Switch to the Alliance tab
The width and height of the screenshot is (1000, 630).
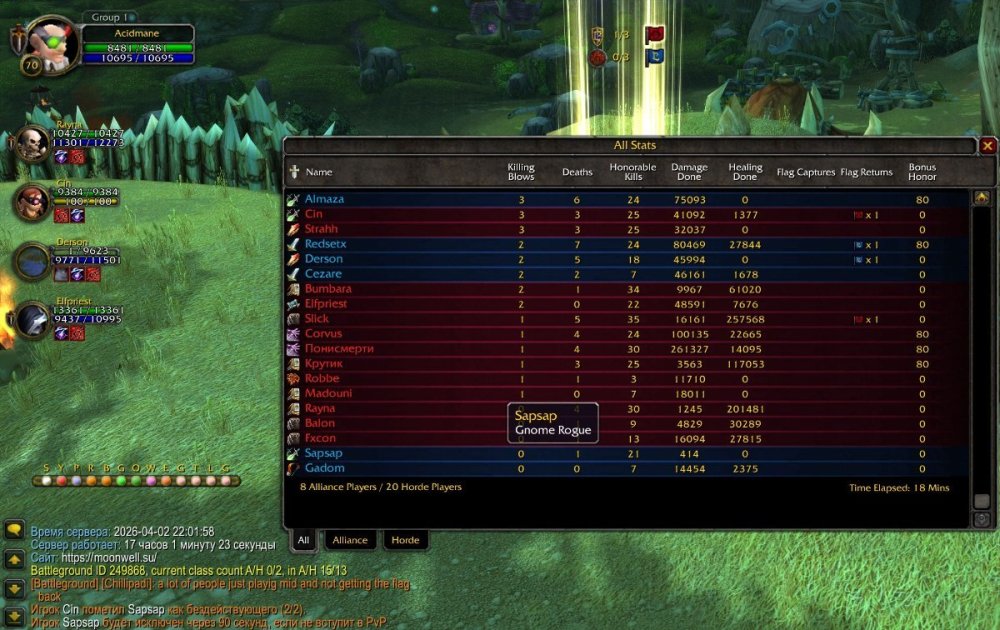coord(350,540)
